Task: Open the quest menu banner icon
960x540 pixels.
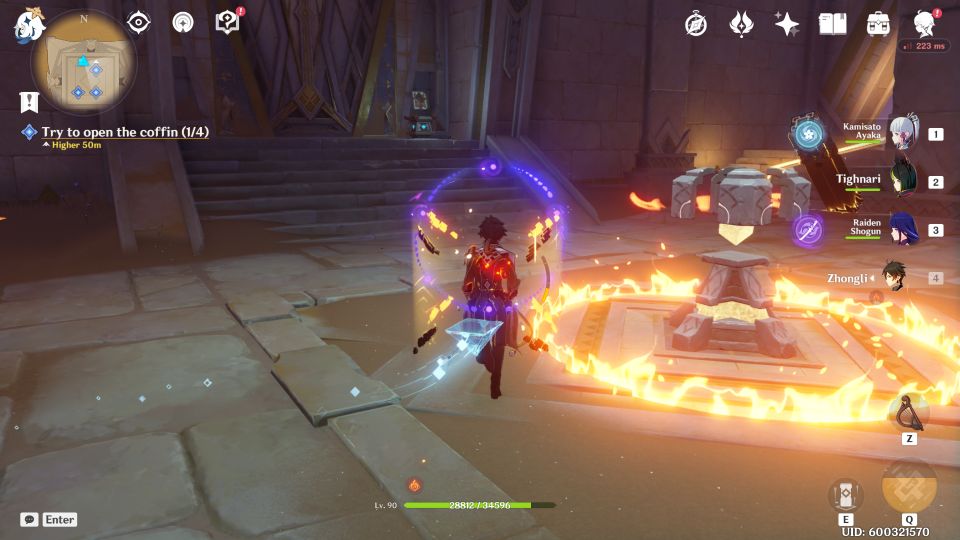Action: (28, 101)
